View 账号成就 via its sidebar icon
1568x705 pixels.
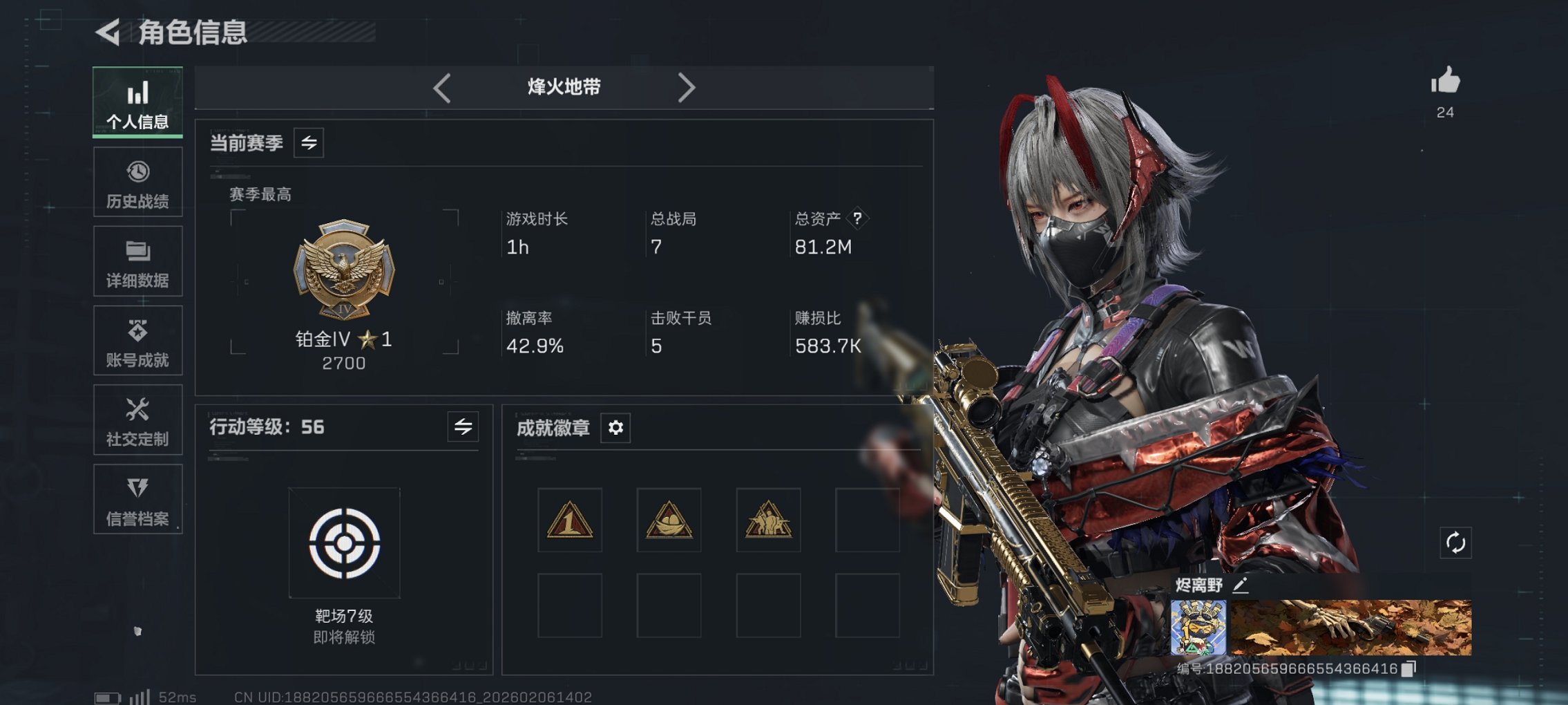point(137,340)
